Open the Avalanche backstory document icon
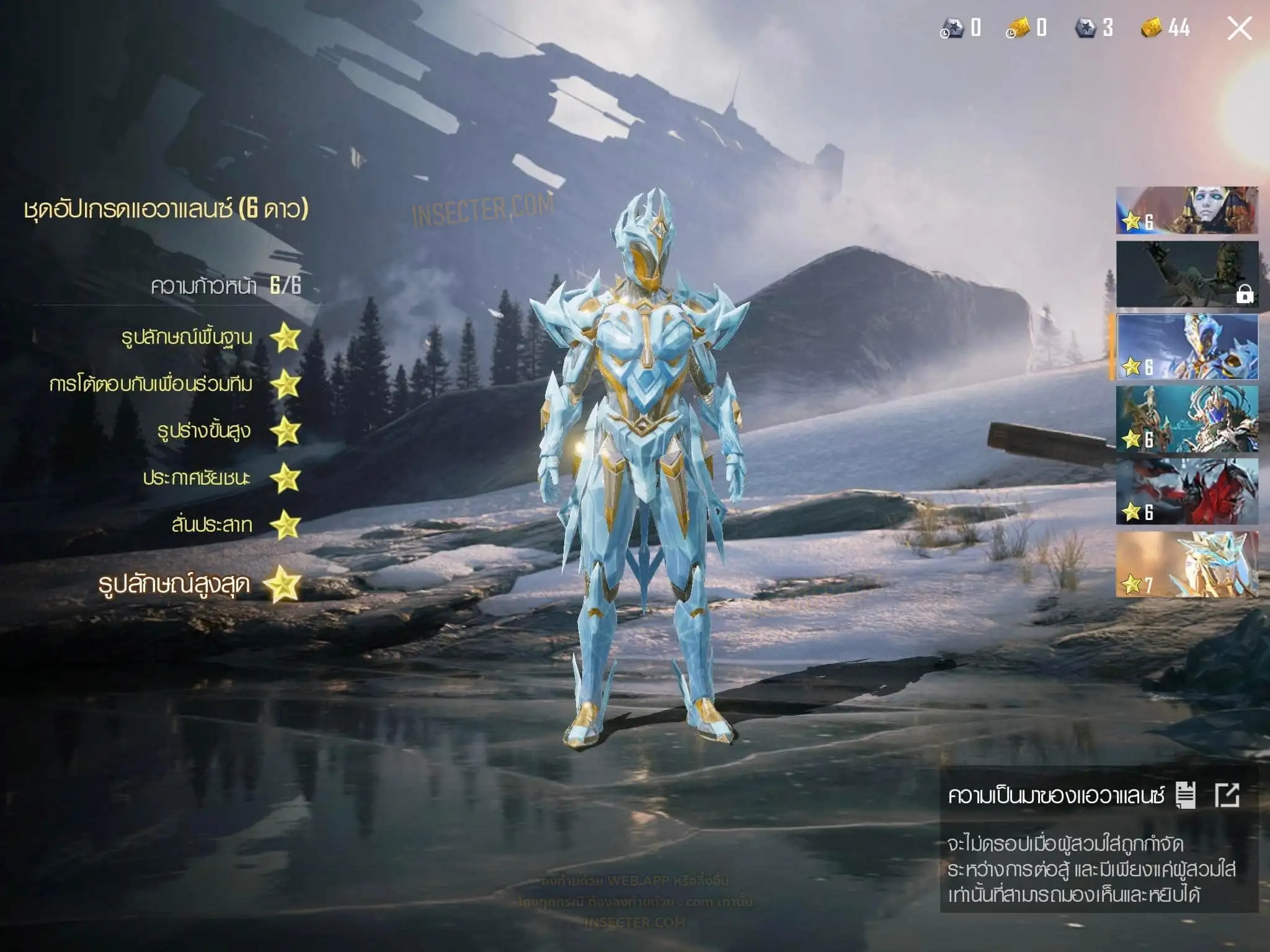The height and width of the screenshot is (952, 1270). pos(1186,795)
